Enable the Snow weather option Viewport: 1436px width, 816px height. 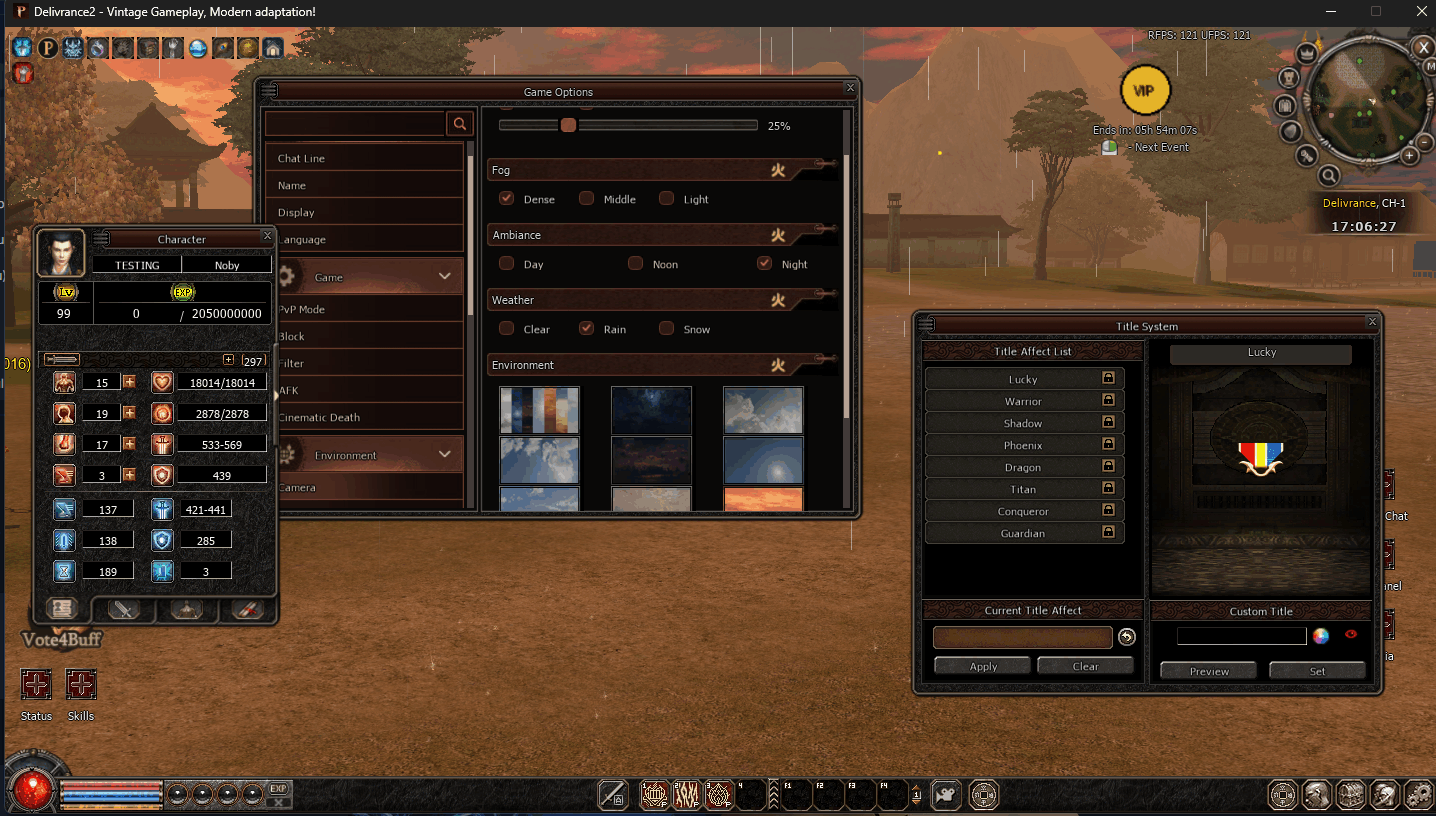pyautogui.click(x=666, y=328)
